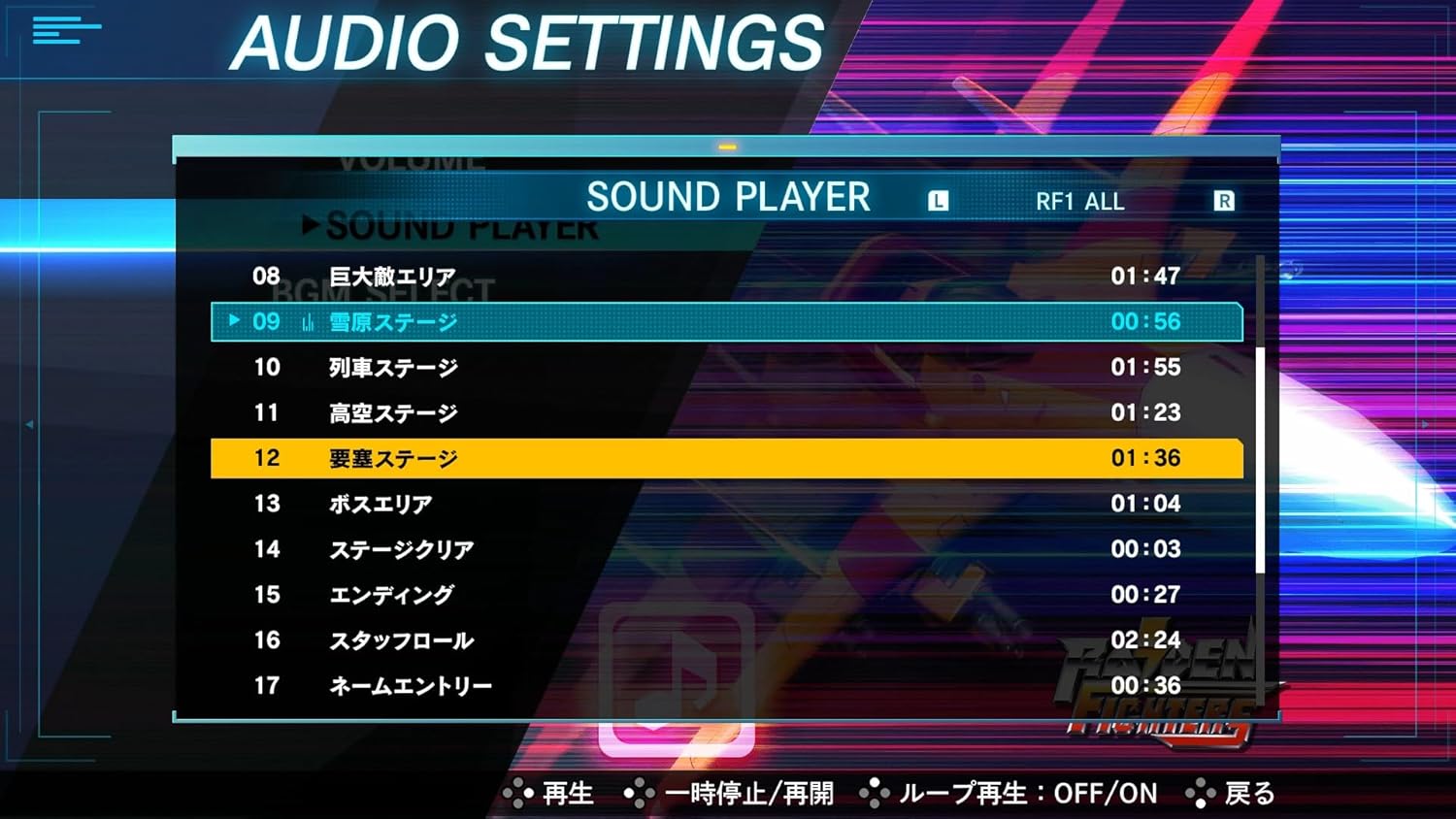Click the d-pad icon beside 戻る
Screen dimensions: 1456x819
point(1200,793)
